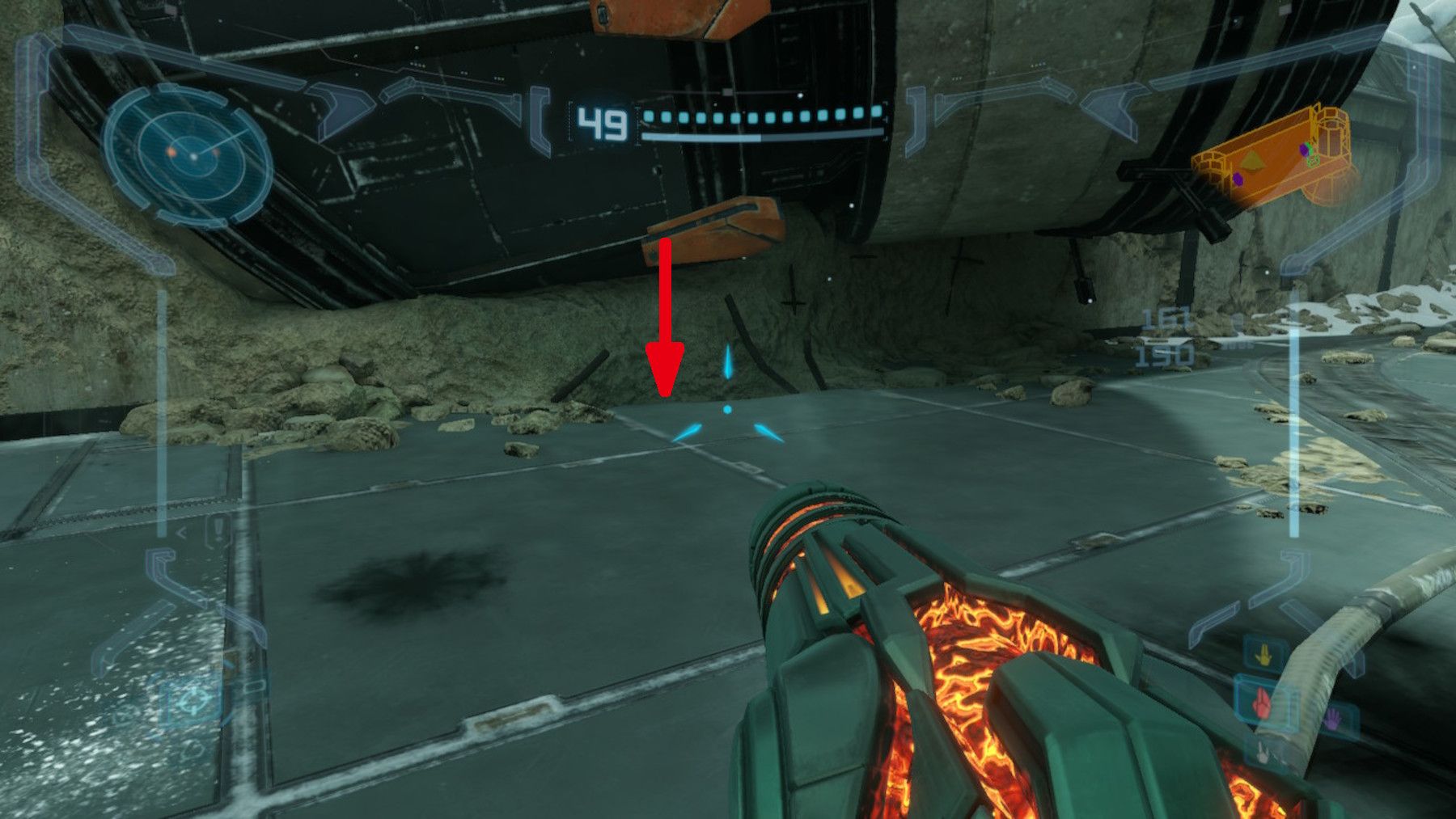1456x819 pixels.
Task: Select the purple Wave Beam hand icon
Action: 1333,718
